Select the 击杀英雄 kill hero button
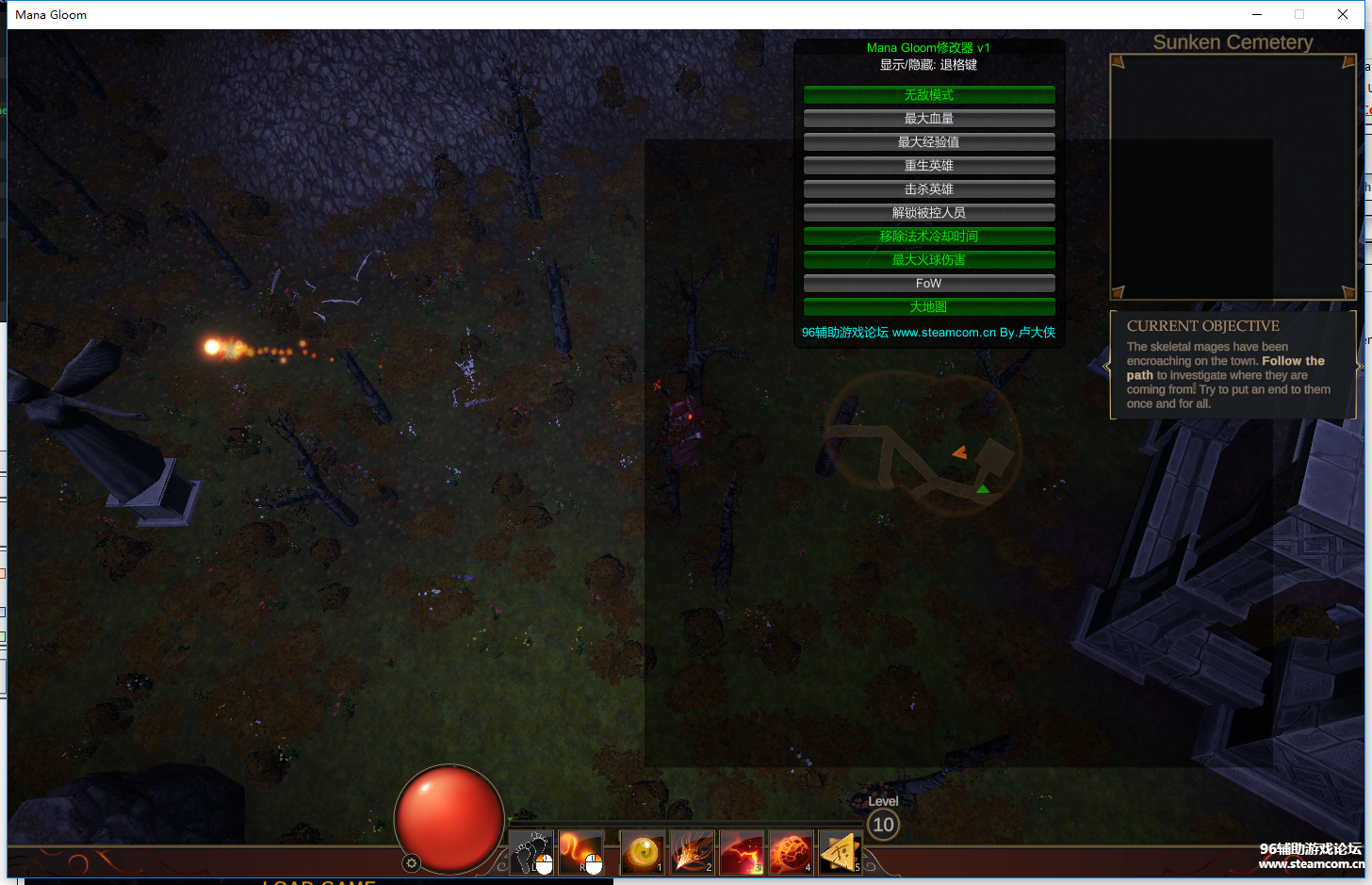Image resolution: width=1372 pixels, height=885 pixels. tap(928, 189)
